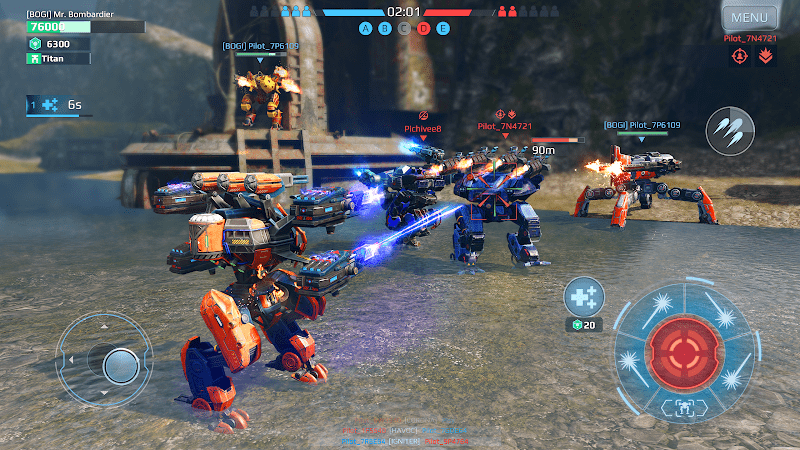
Task: Click the Titan charge indicator
Action: [x=59, y=59]
